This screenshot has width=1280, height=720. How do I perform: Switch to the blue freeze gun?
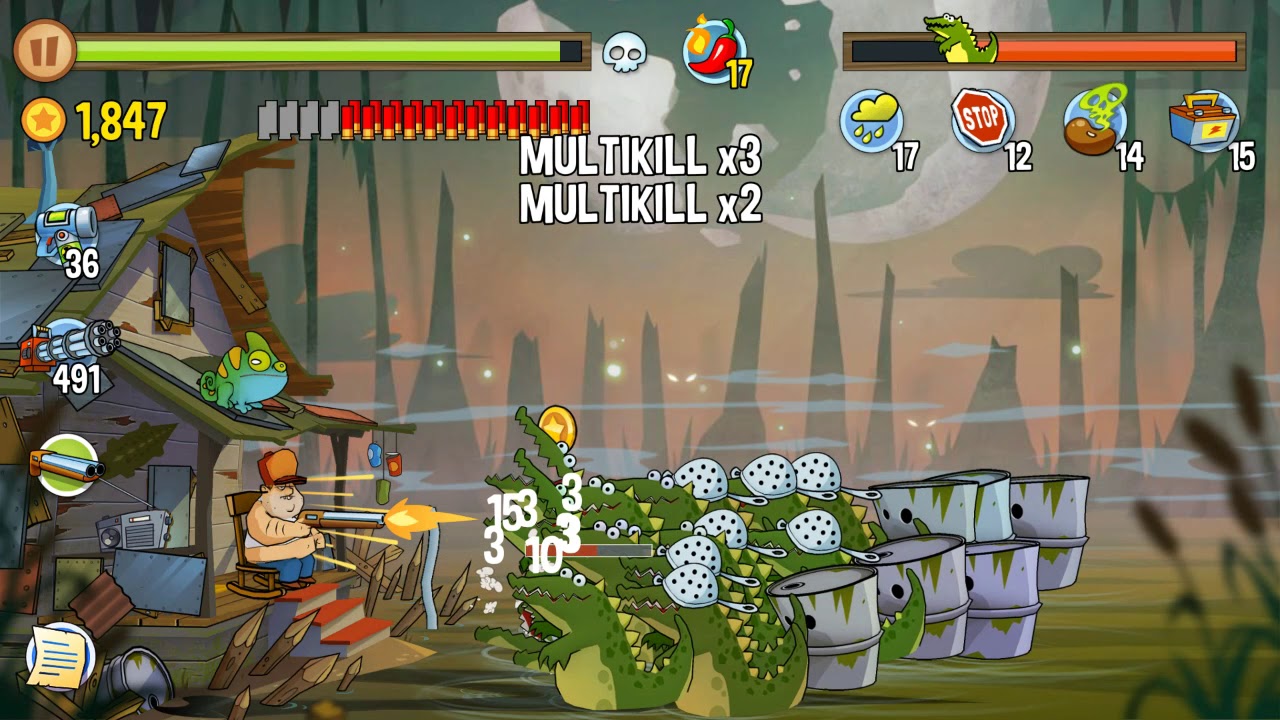coord(65,228)
